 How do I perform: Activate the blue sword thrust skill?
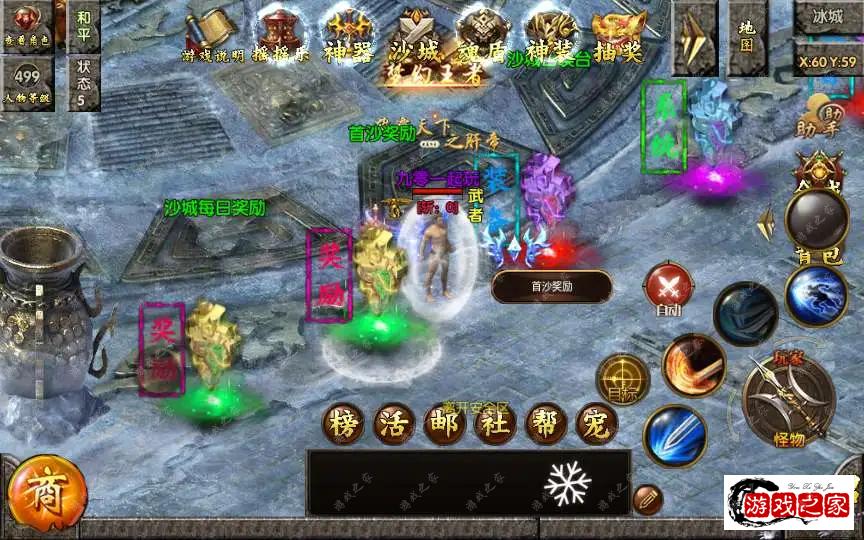[675, 436]
